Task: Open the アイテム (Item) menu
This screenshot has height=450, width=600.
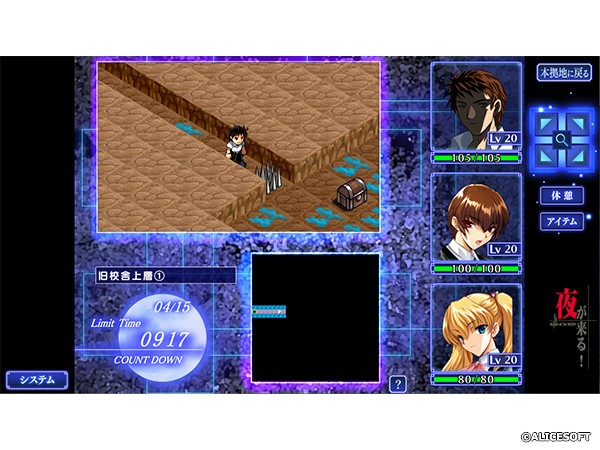Action: pos(560,222)
